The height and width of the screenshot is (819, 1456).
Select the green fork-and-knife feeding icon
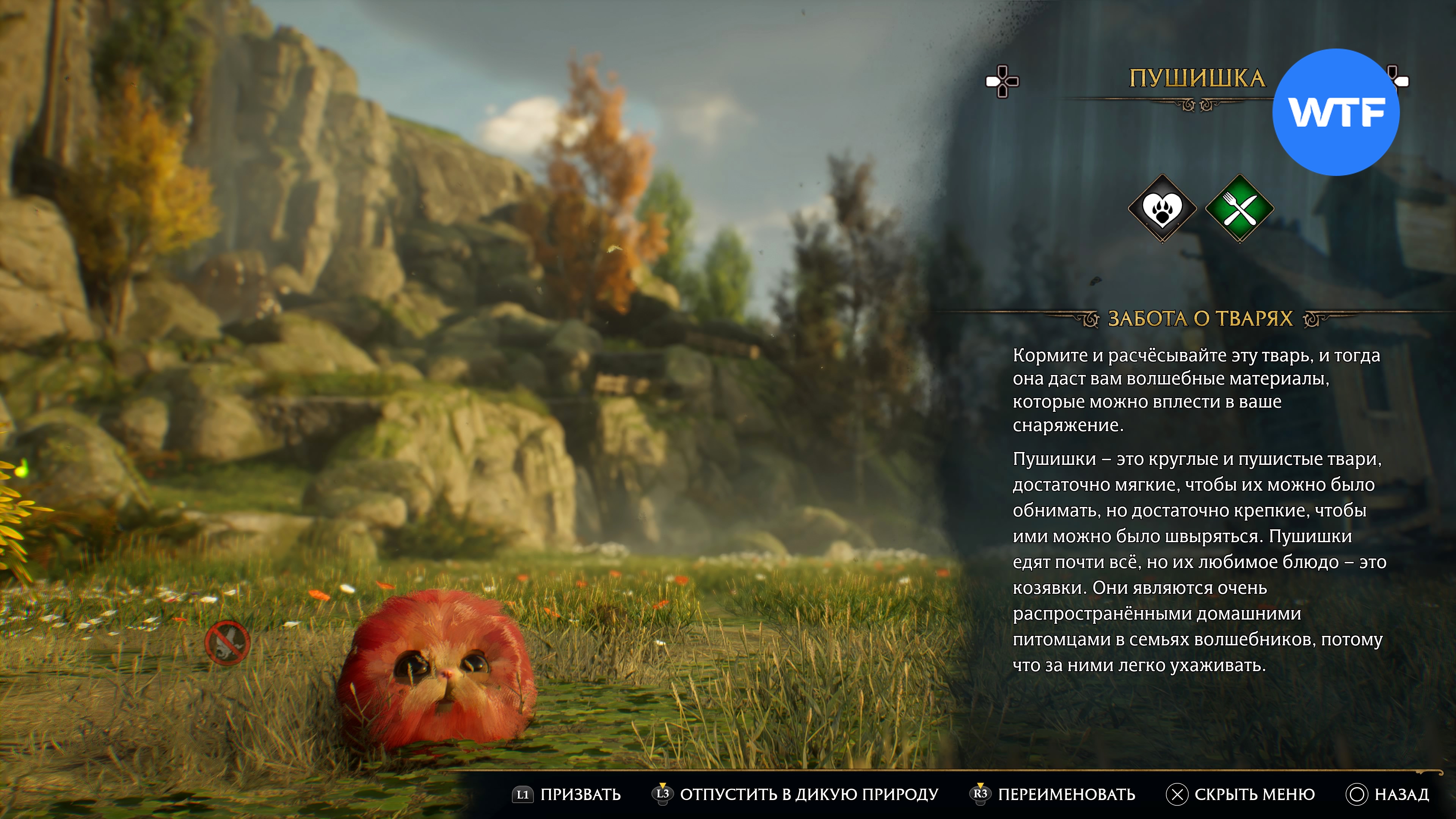1239,209
